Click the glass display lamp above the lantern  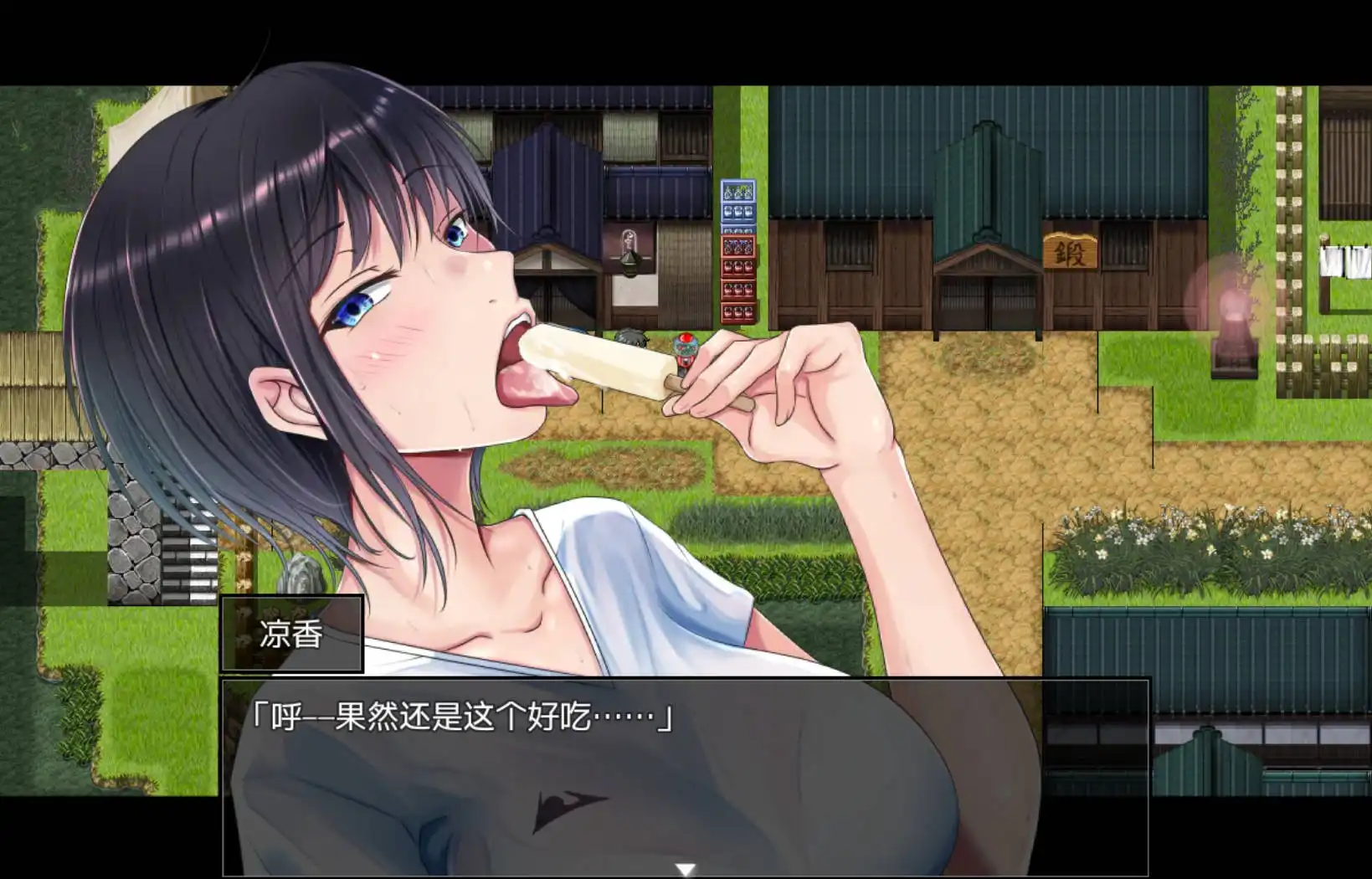click(629, 243)
